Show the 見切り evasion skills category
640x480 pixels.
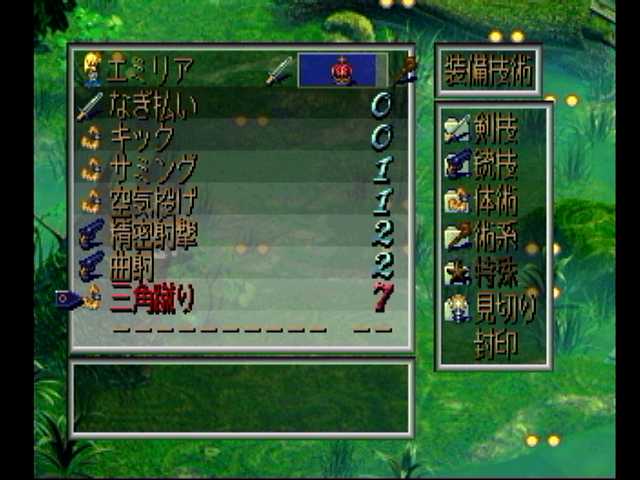[x=496, y=309]
